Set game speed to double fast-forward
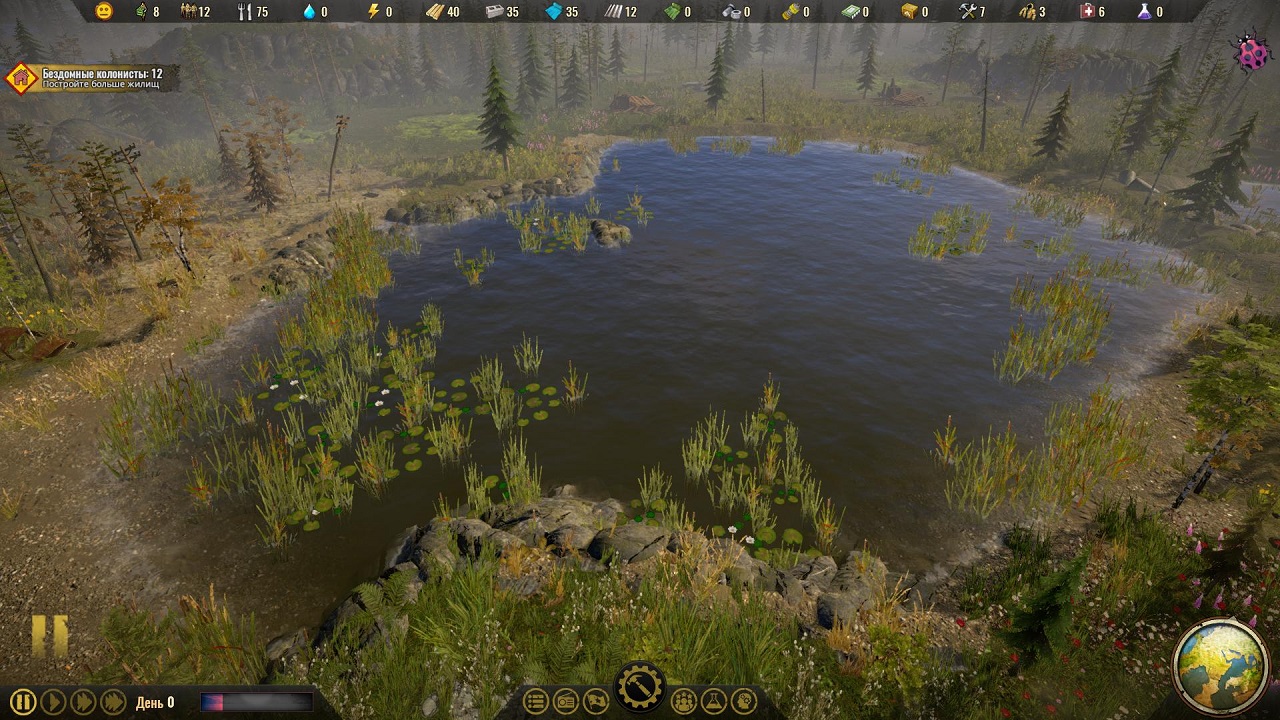Screen dimensions: 1280x720 tap(84, 702)
